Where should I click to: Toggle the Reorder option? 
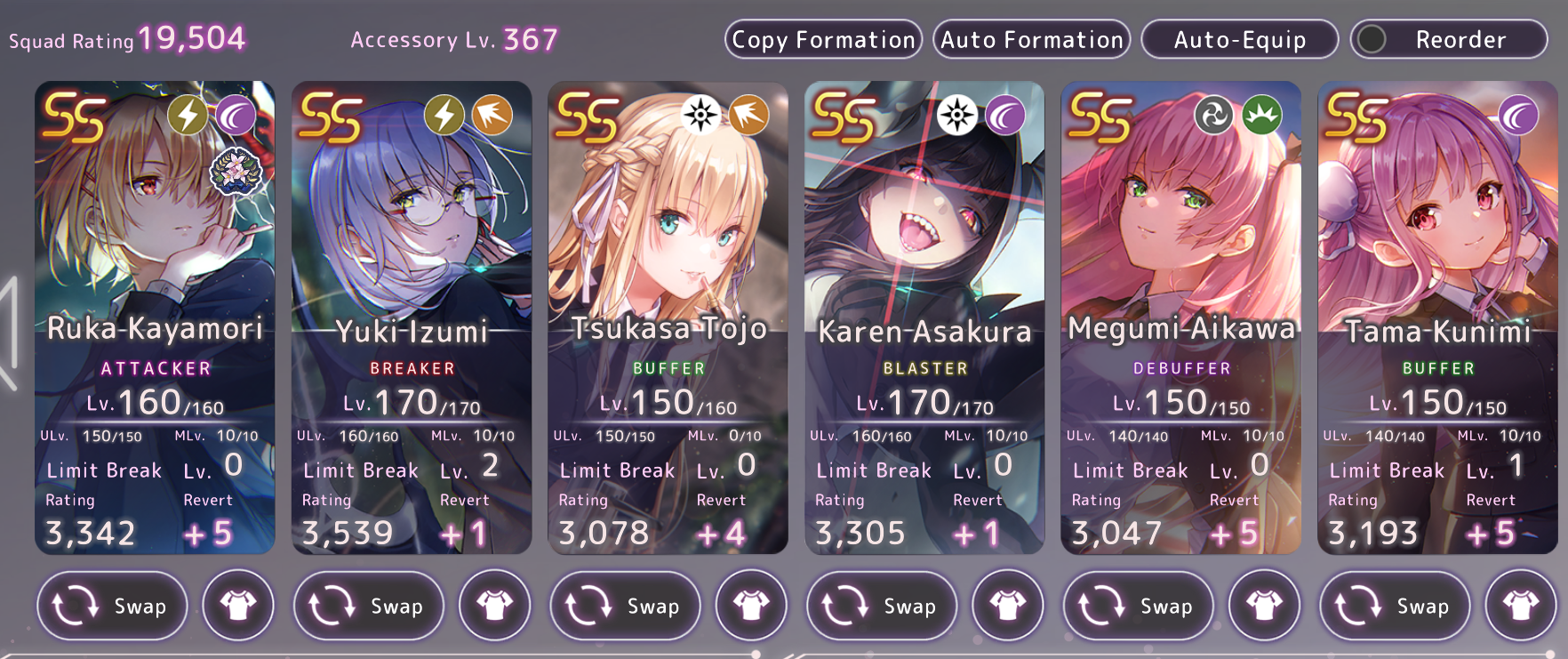click(1448, 40)
